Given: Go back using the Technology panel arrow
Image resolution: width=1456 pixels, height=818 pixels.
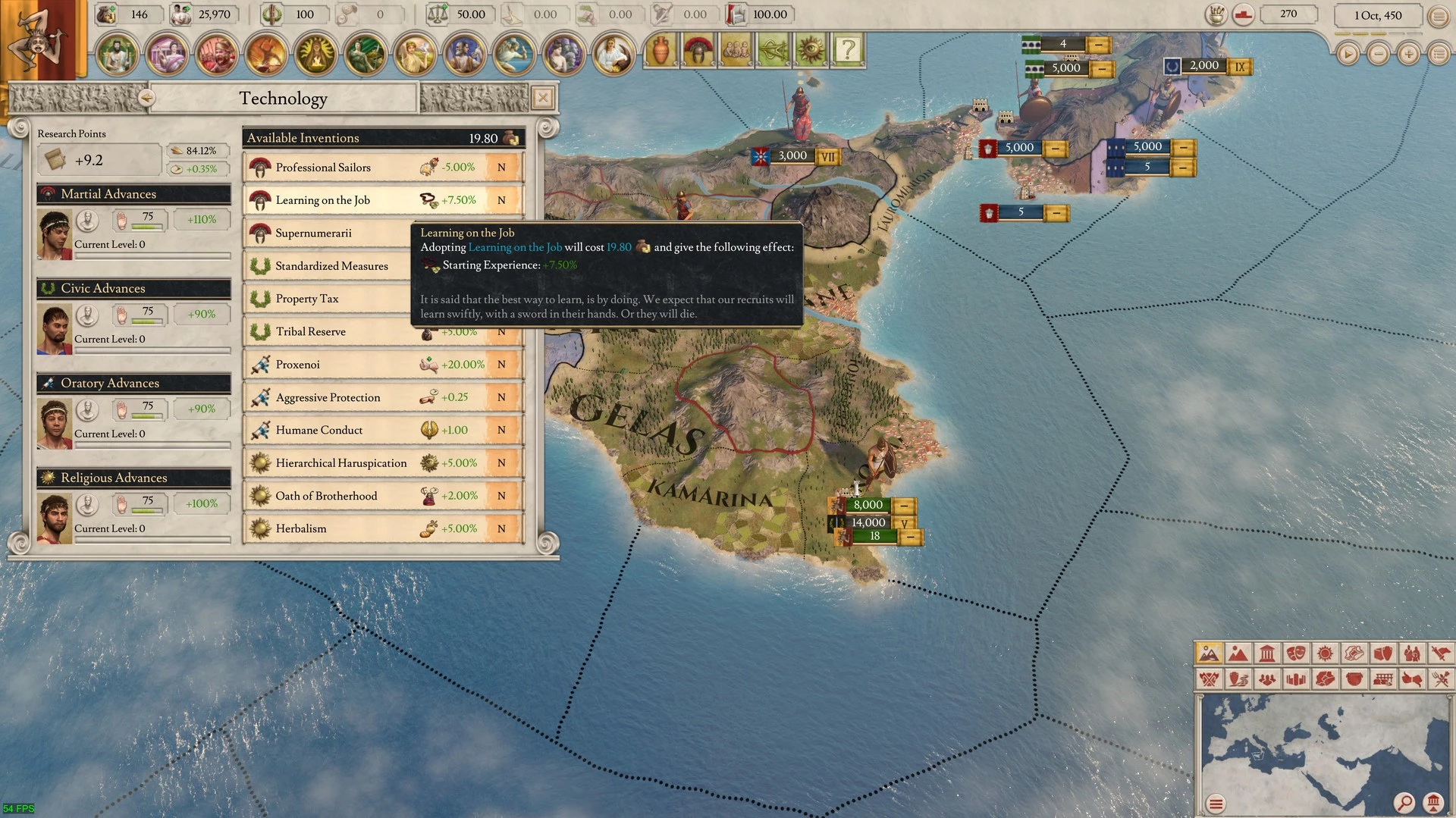Looking at the screenshot, I should click(x=146, y=98).
